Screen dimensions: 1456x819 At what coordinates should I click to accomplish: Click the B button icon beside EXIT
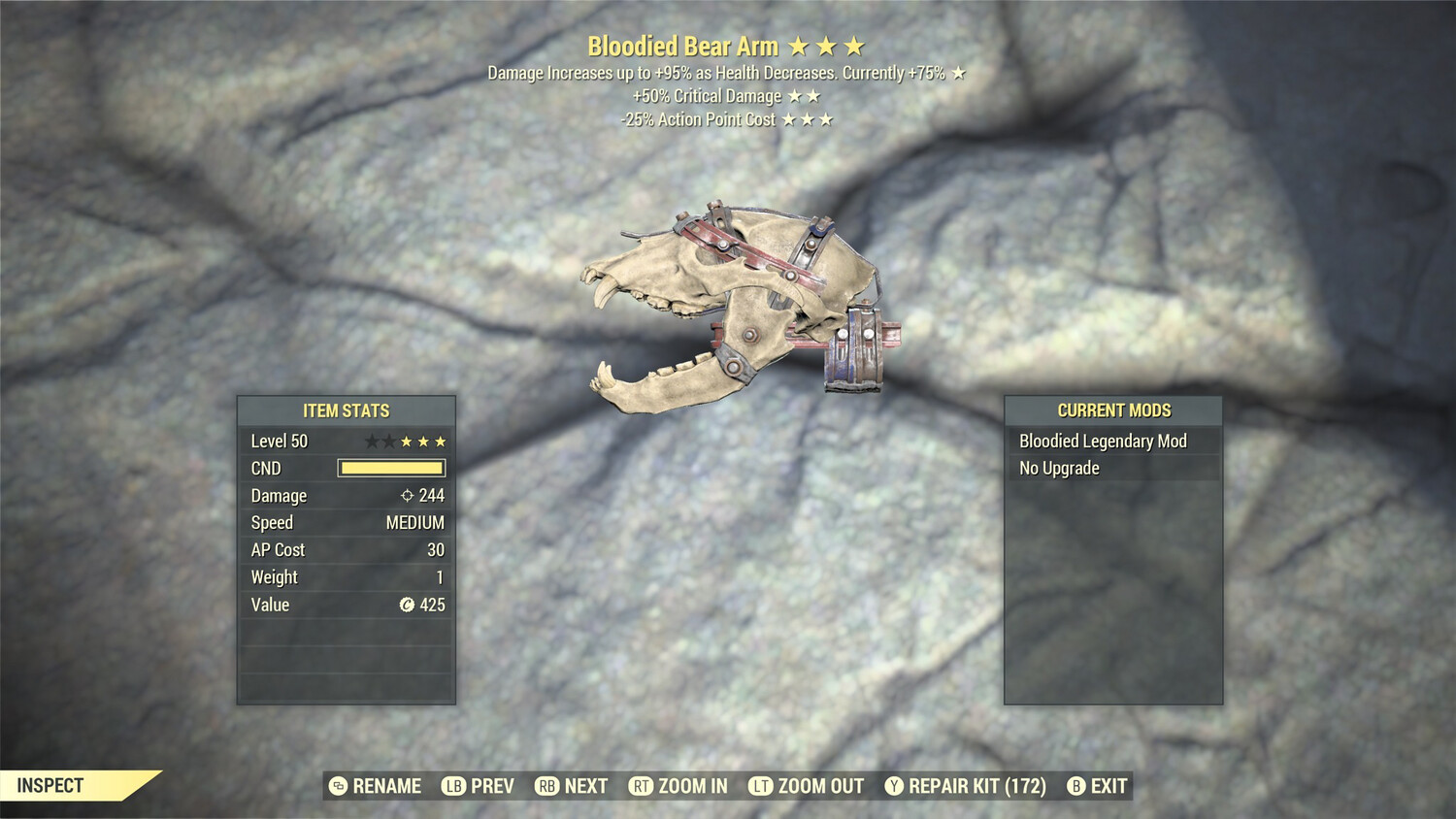click(1075, 786)
